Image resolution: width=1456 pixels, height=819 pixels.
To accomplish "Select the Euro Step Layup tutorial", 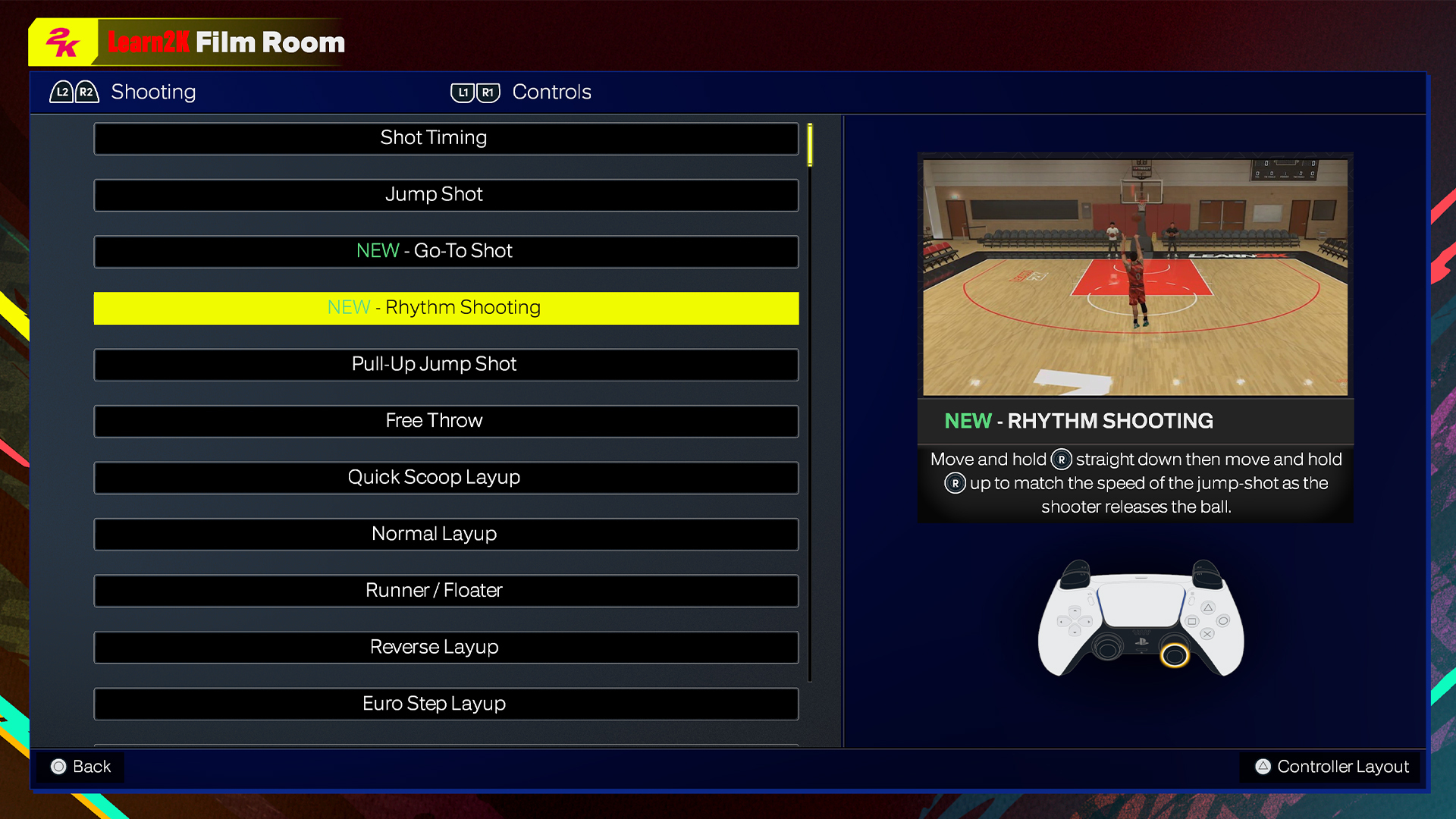I will (x=445, y=704).
